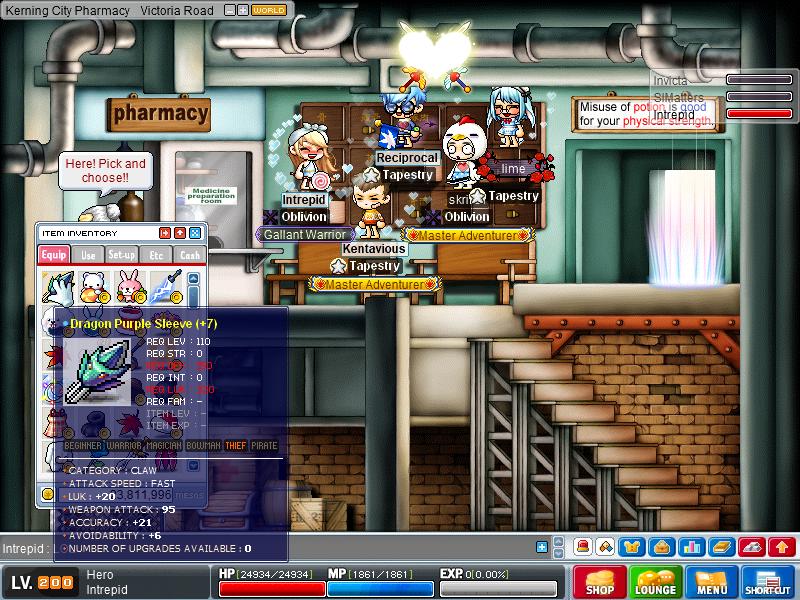Close the Item Inventory window
Viewport: 800px width, 600px height.
[x=195, y=233]
